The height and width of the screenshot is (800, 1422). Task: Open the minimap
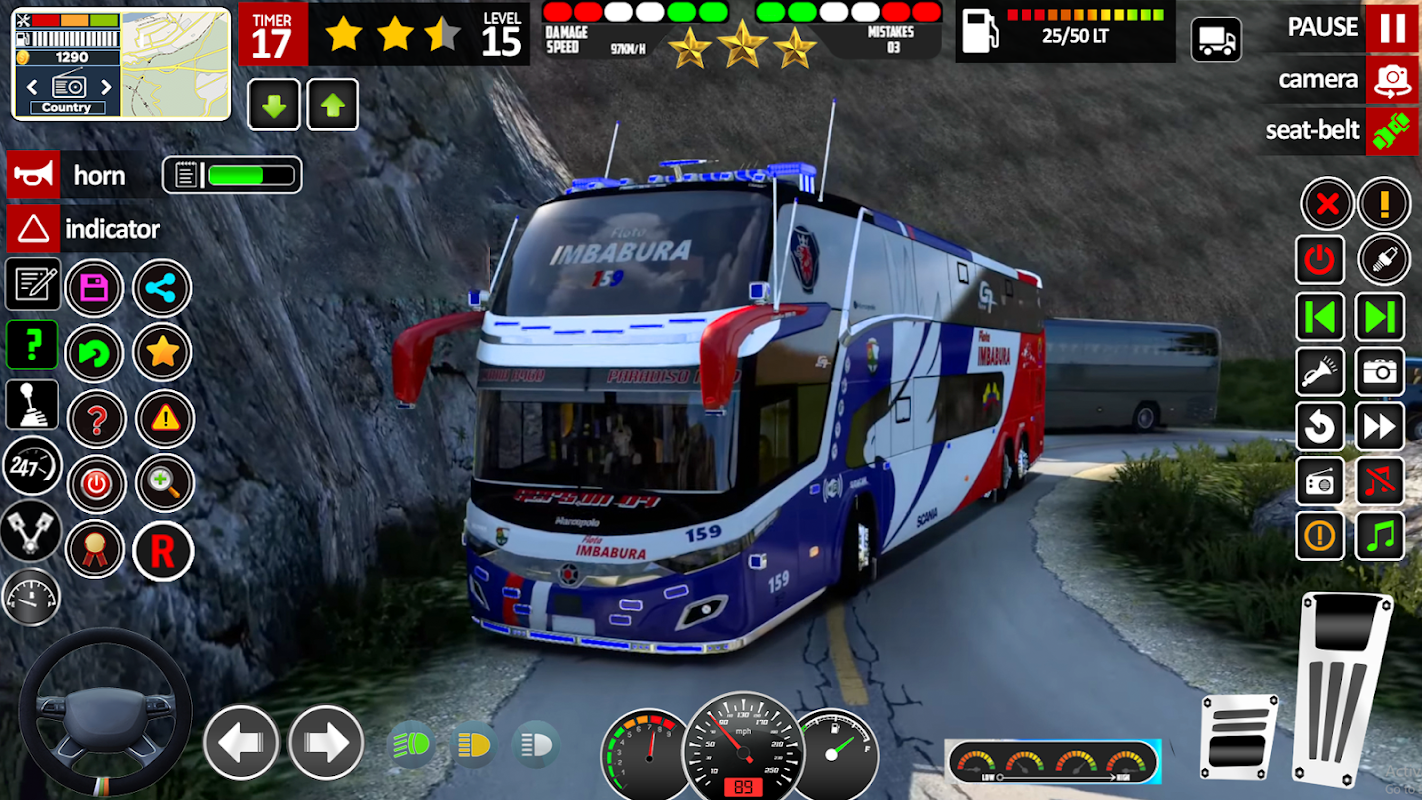point(175,62)
